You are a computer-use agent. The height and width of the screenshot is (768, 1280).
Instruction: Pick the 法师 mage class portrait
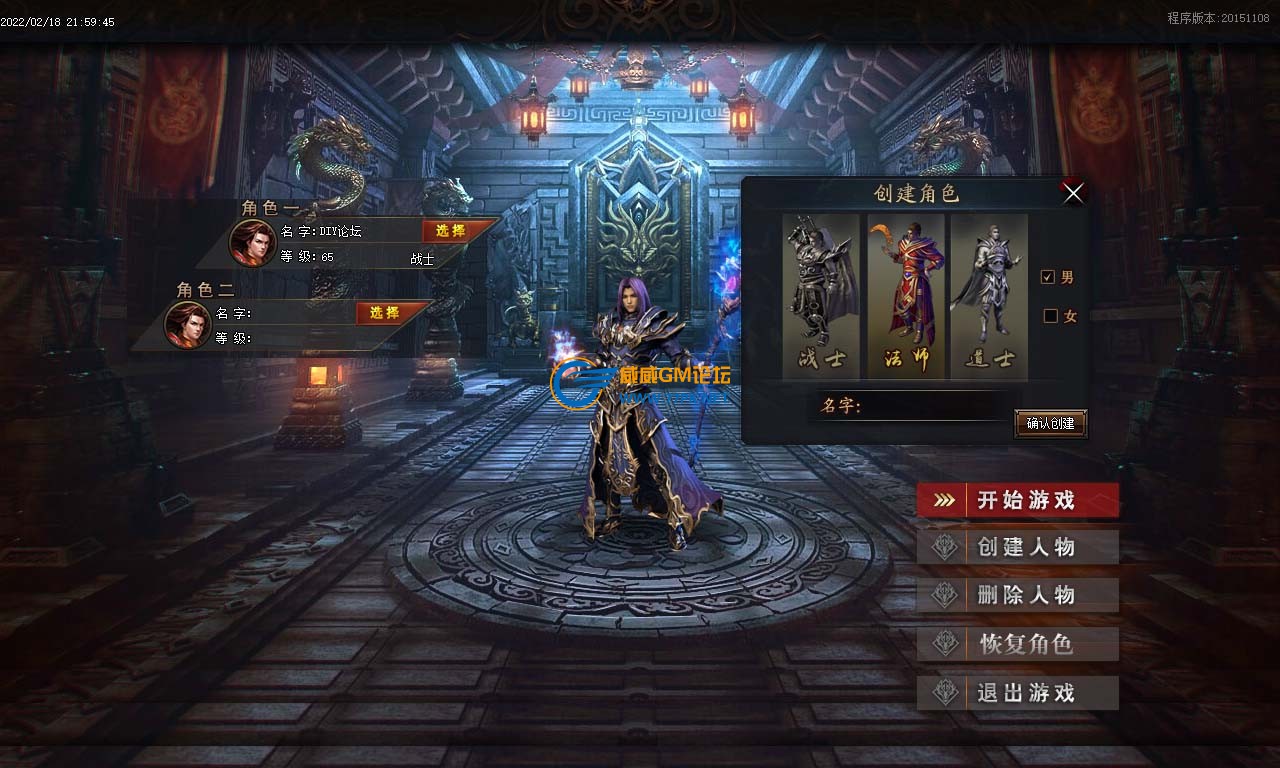pos(906,294)
